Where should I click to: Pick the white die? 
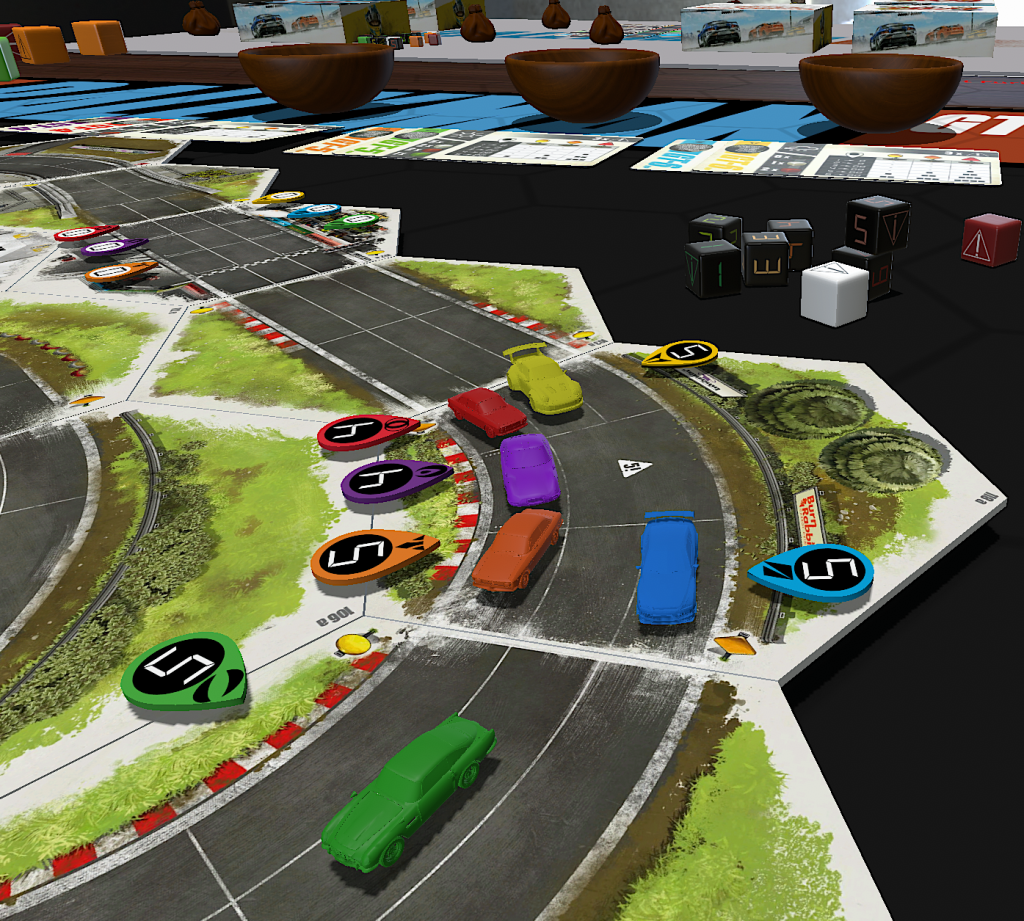click(834, 293)
